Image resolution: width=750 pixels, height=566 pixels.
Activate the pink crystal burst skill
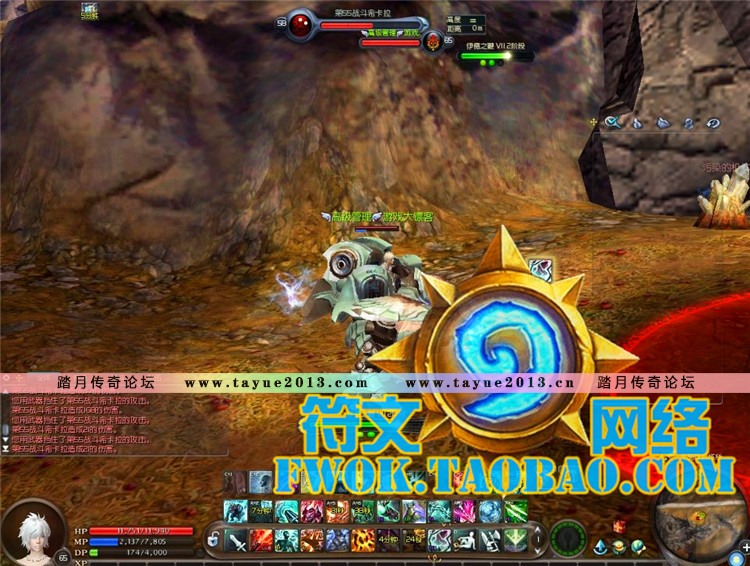coord(464,511)
